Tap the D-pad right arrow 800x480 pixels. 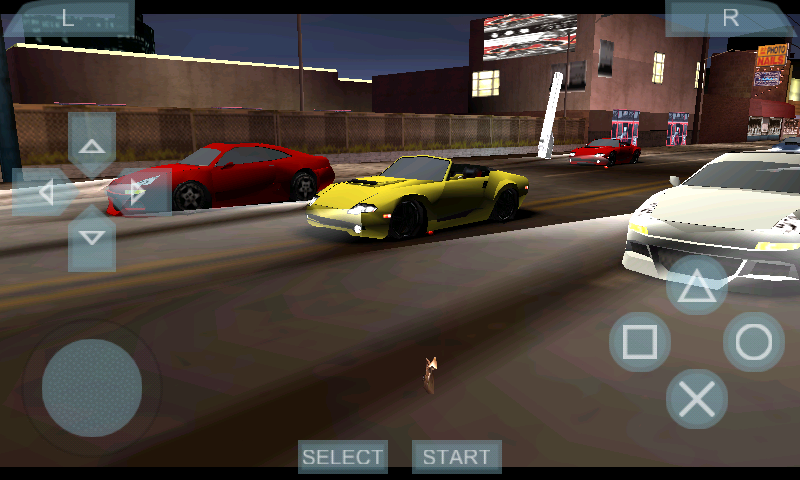(139, 192)
